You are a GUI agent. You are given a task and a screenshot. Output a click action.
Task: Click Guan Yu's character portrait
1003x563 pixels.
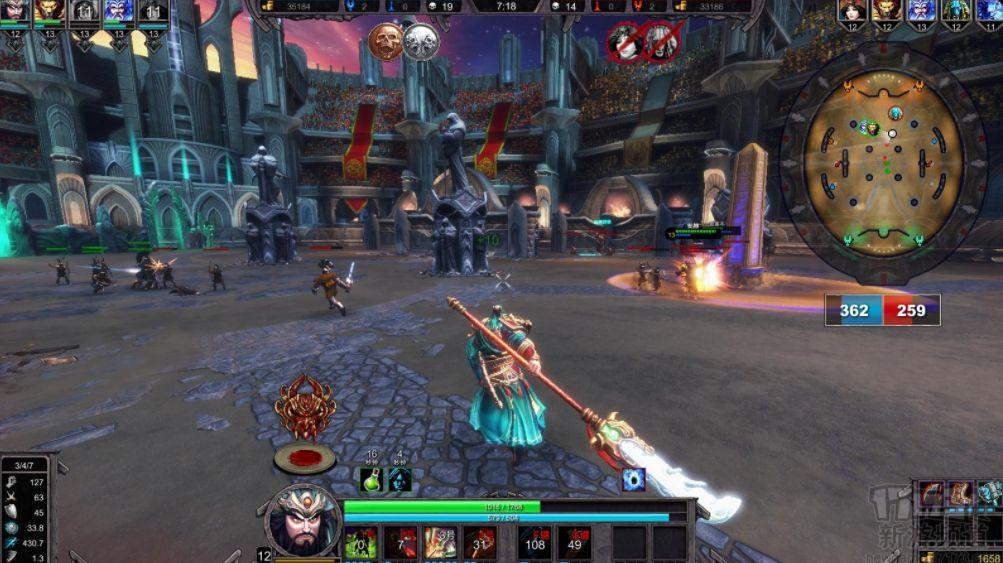[303, 521]
